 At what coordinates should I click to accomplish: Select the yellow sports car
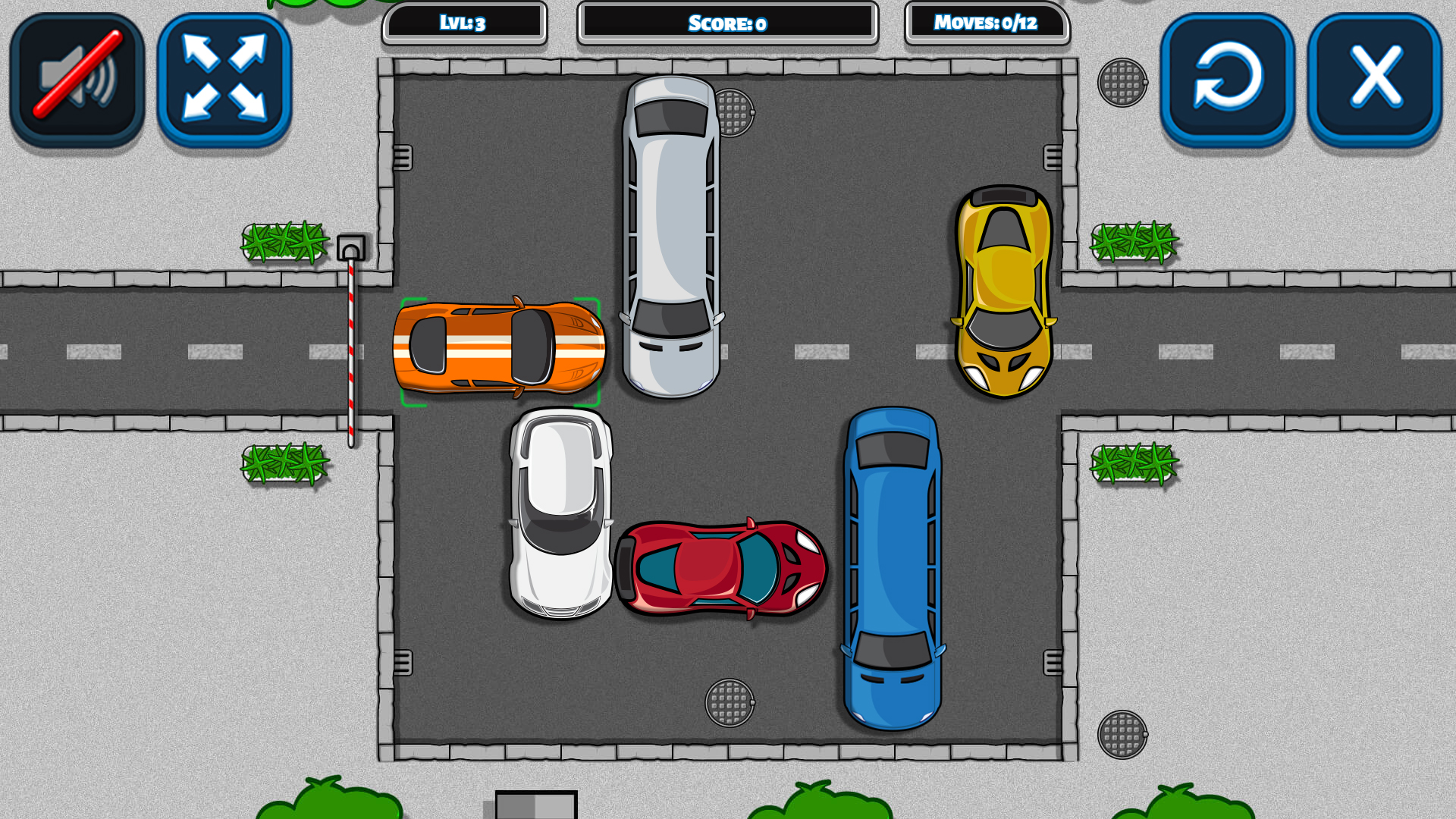pyautogui.click(x=1003, y=292)
